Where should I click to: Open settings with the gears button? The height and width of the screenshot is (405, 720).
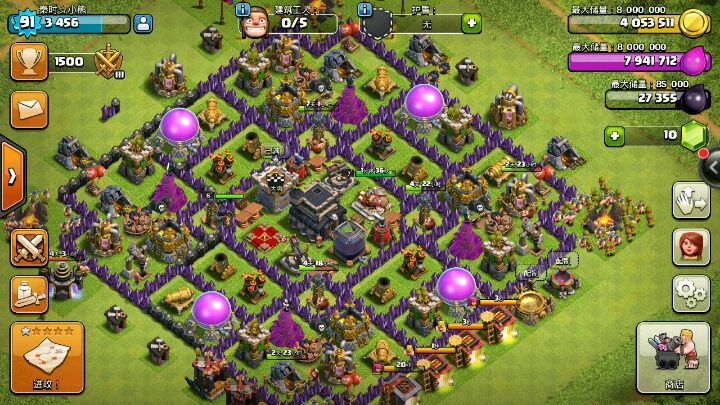click(690, 292)
